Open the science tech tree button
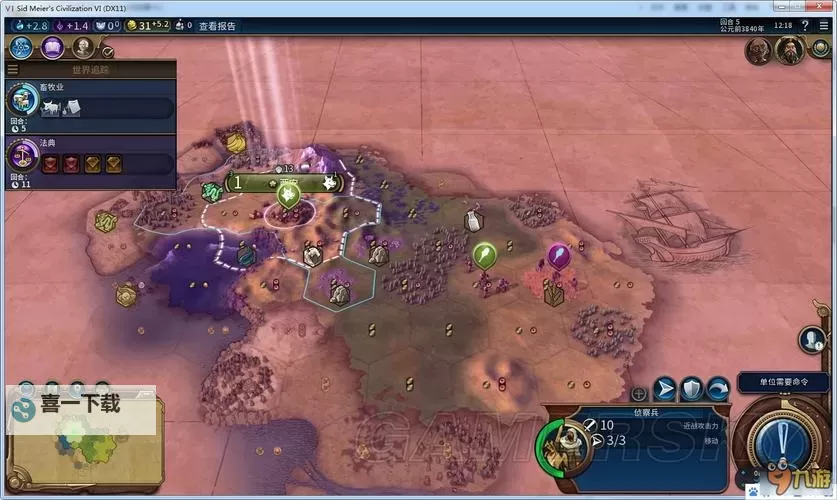 coord(22,47)
